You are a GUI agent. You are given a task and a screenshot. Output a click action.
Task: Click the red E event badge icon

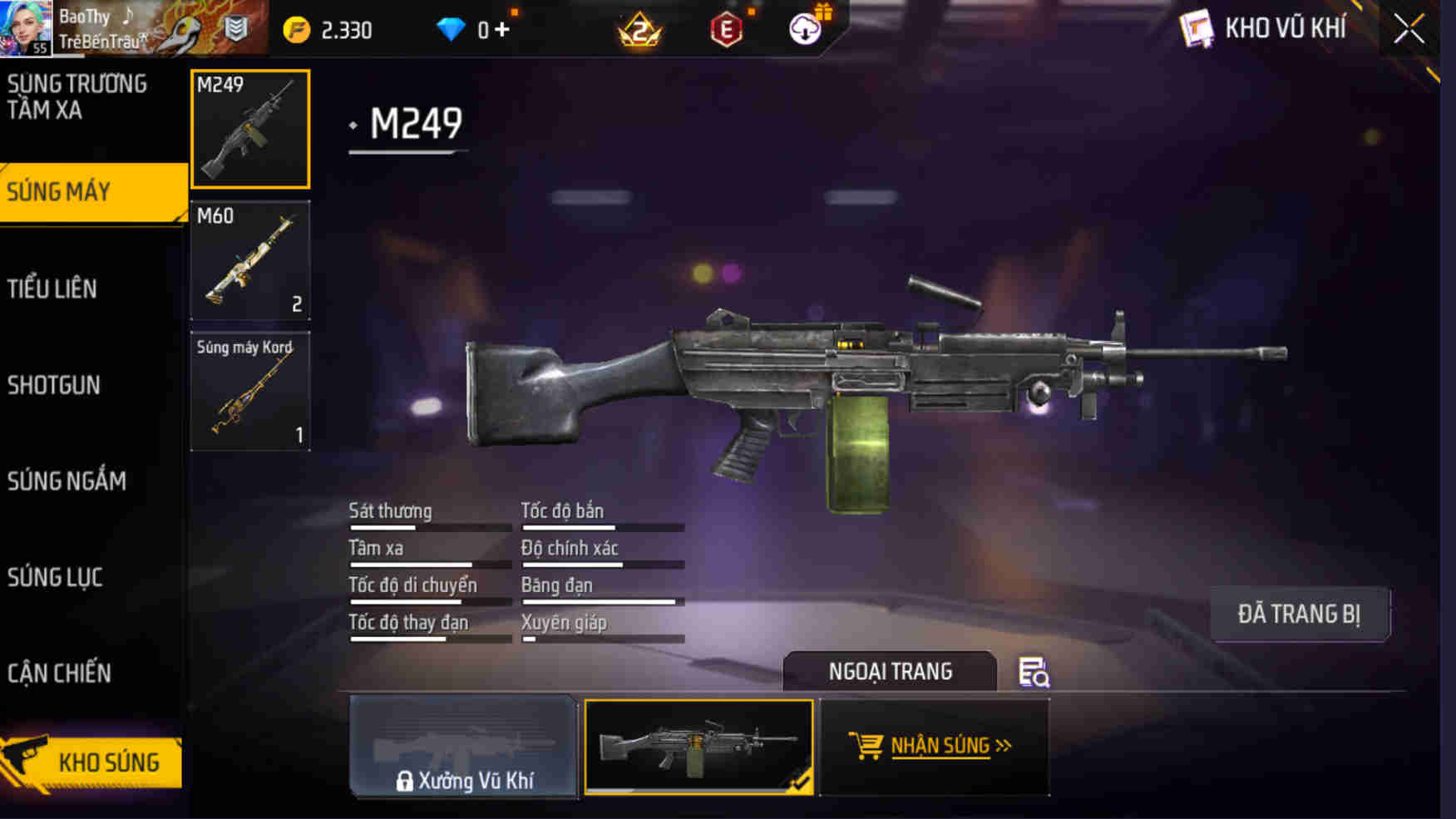coord(728,27)
